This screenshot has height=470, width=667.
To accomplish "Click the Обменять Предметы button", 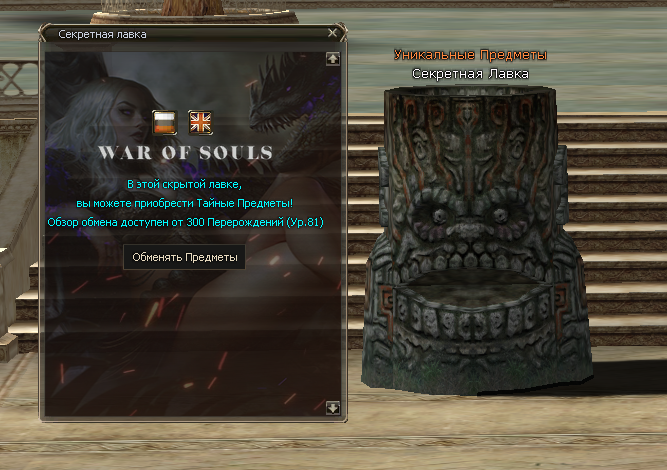I will point(184,258).
